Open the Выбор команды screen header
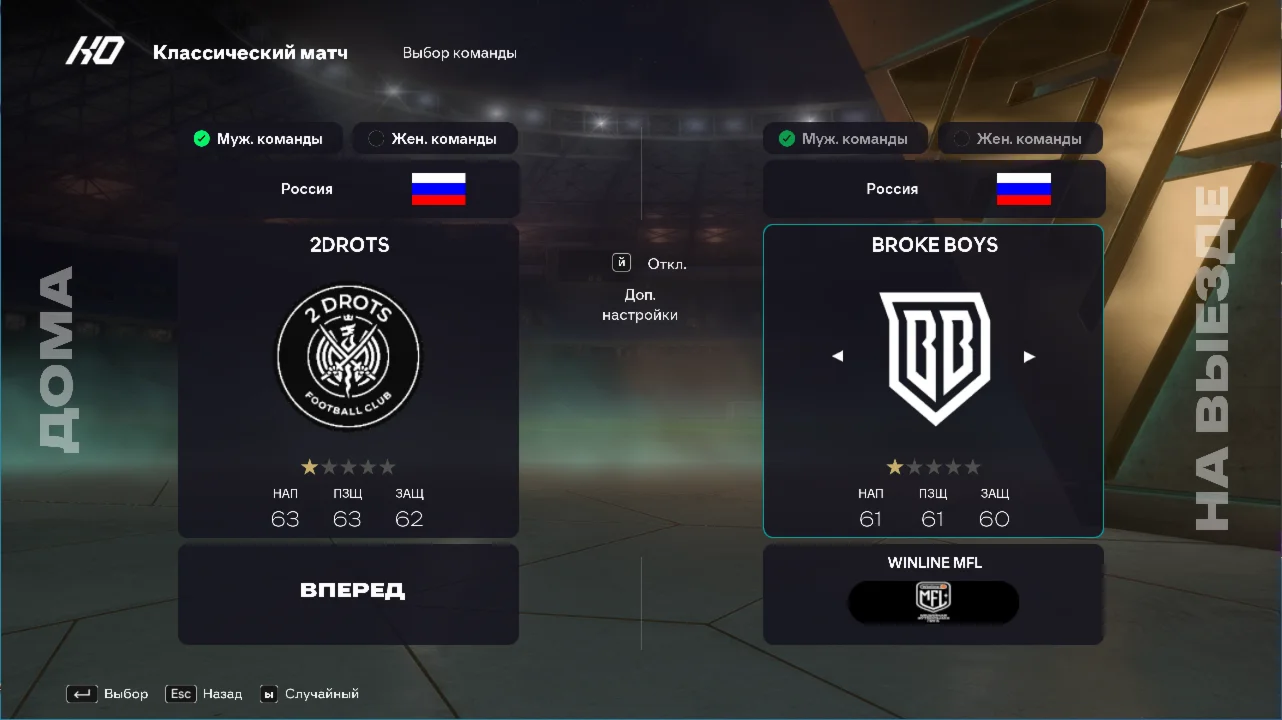Image resolution: width=1282 pixels, height=720 pixels. [x=458, y=52]
